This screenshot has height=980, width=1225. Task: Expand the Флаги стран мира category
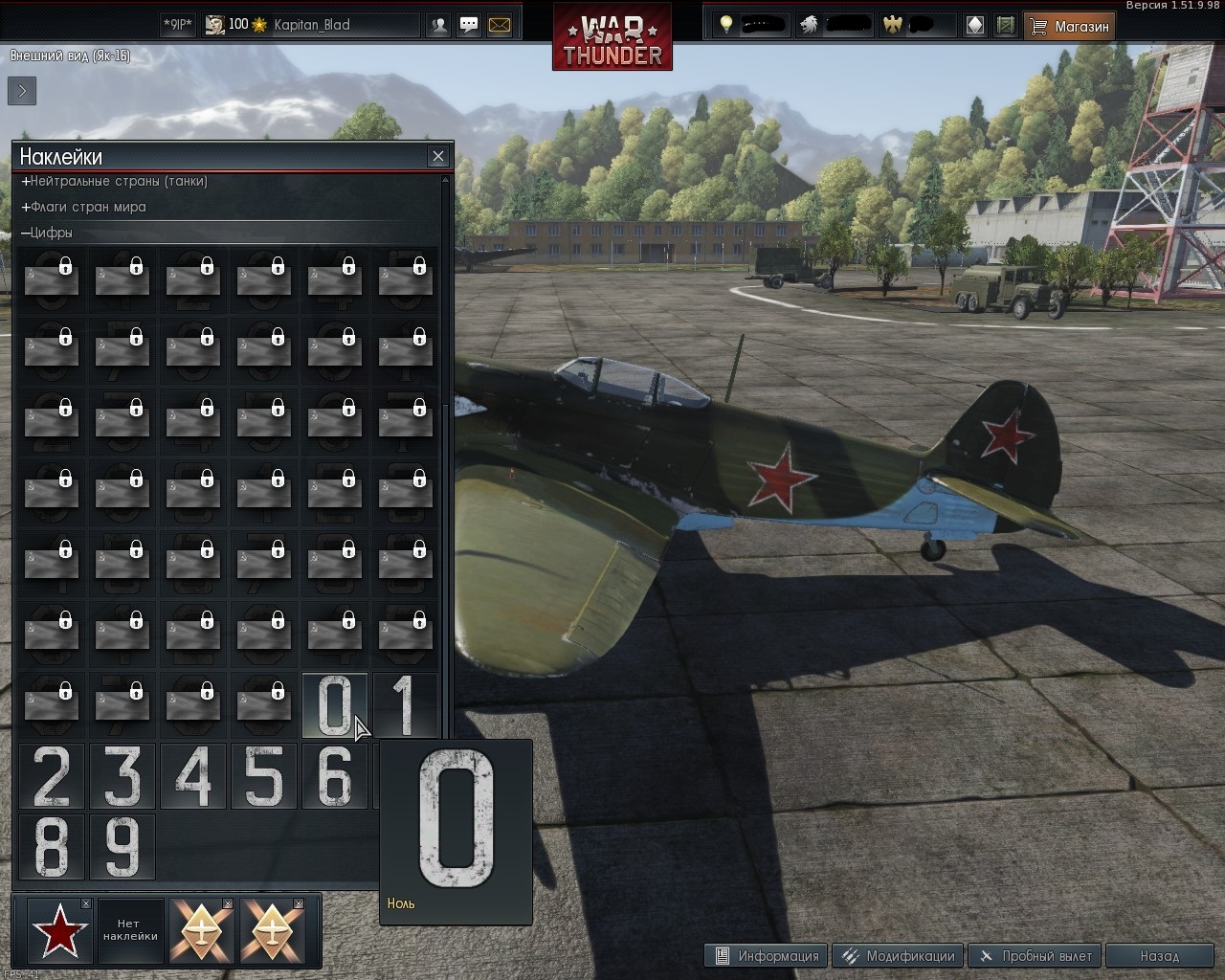tap(87, 207)
